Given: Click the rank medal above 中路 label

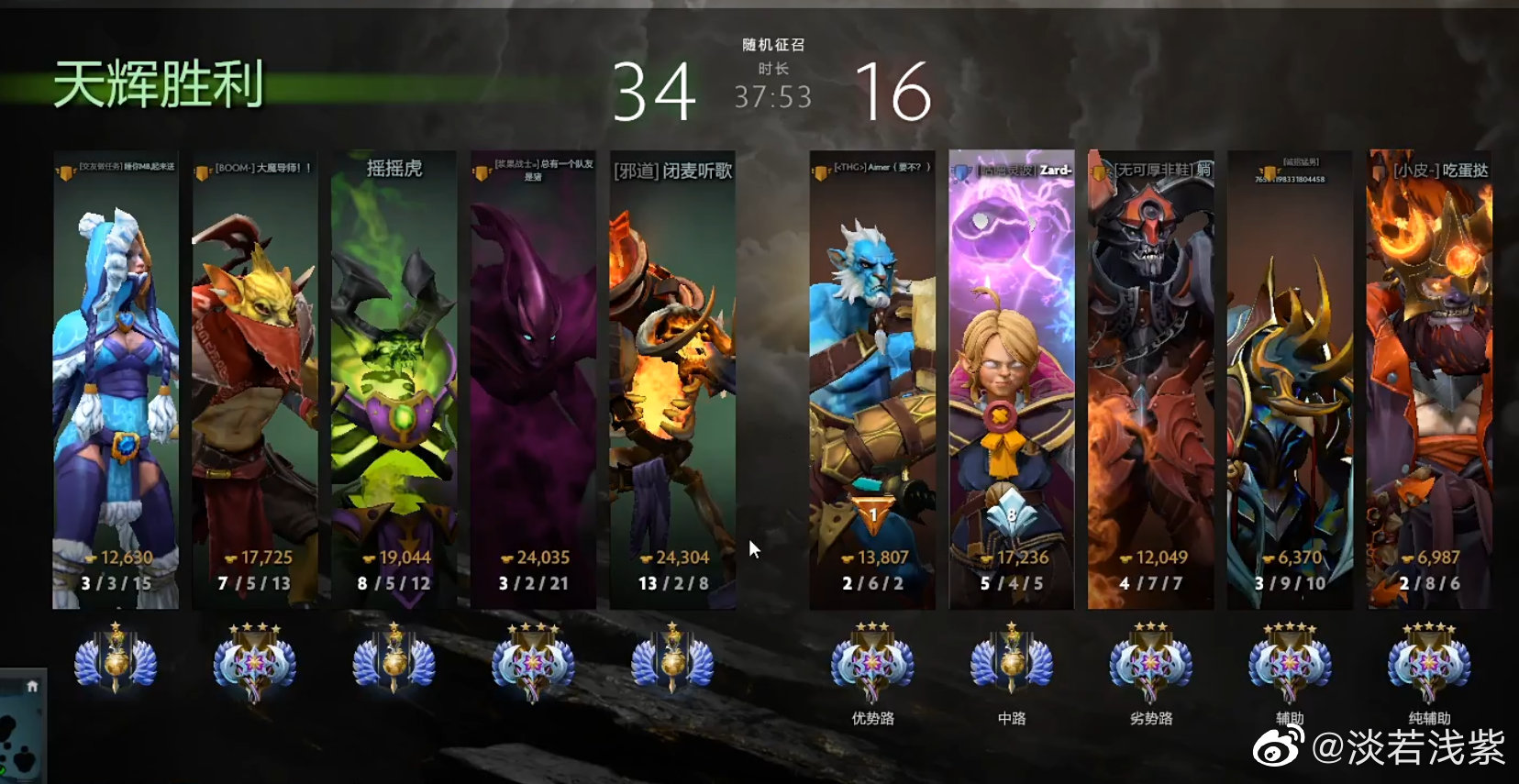Looking at the screenshot, I should click(x=1011, y=660).
